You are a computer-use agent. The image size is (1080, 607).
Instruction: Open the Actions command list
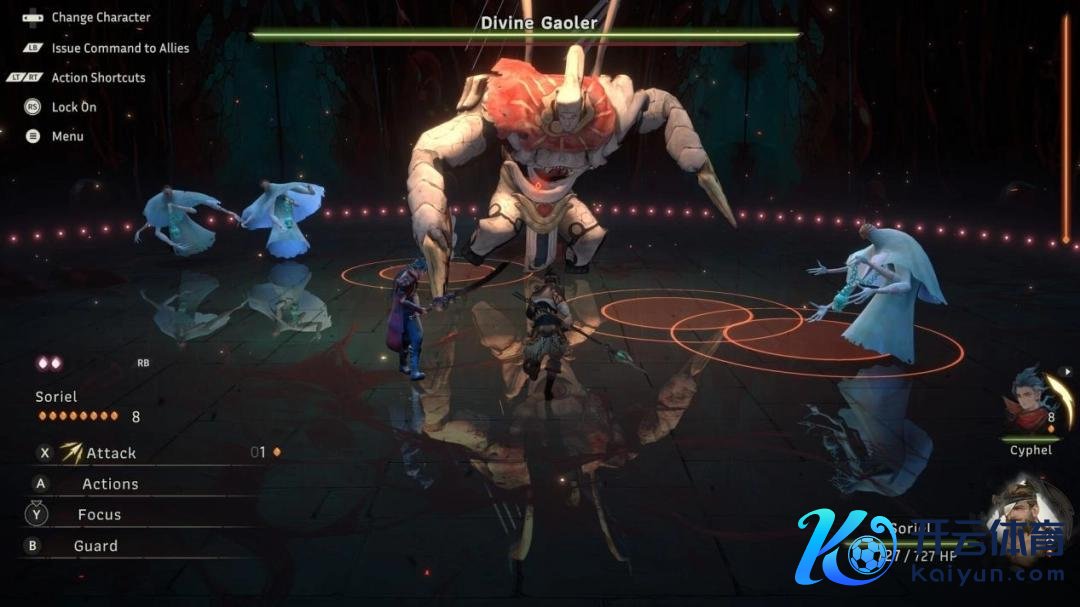110,484
